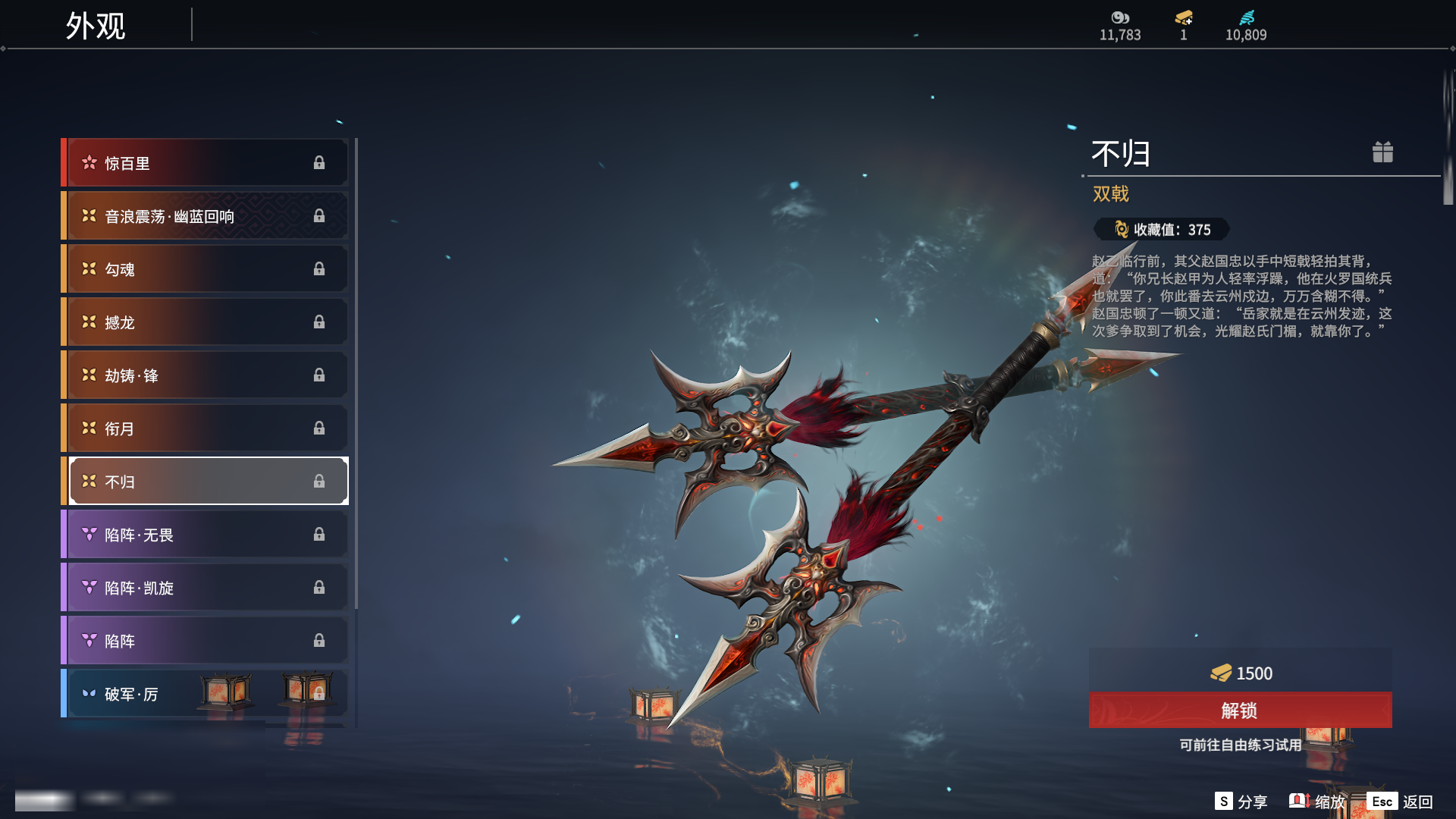Select the 陷阵·凯旋 skin
The image size is (1456, 819).
(x=206, y=588)
